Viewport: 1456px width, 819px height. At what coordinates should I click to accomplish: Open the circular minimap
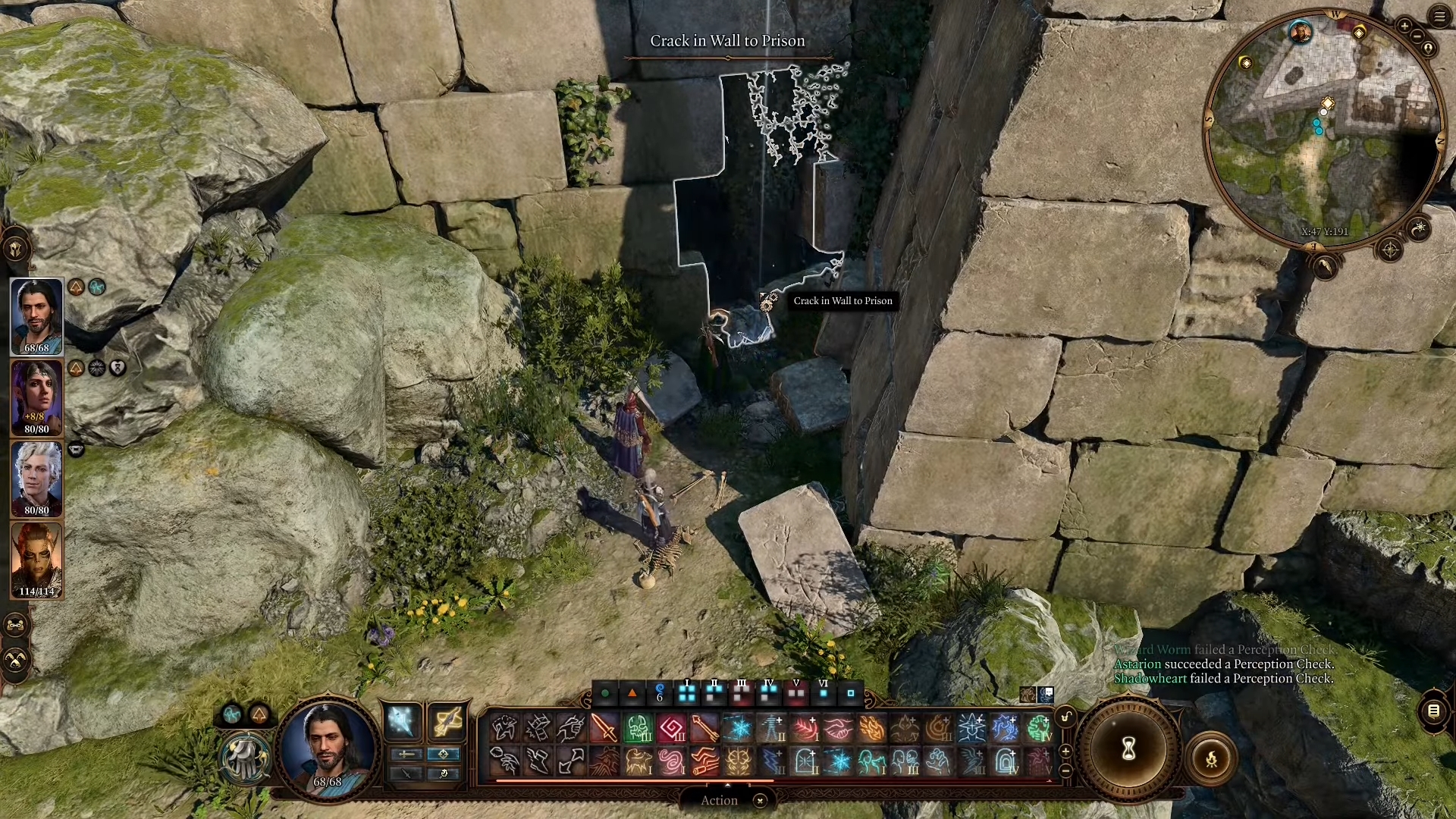(1323, 129)
